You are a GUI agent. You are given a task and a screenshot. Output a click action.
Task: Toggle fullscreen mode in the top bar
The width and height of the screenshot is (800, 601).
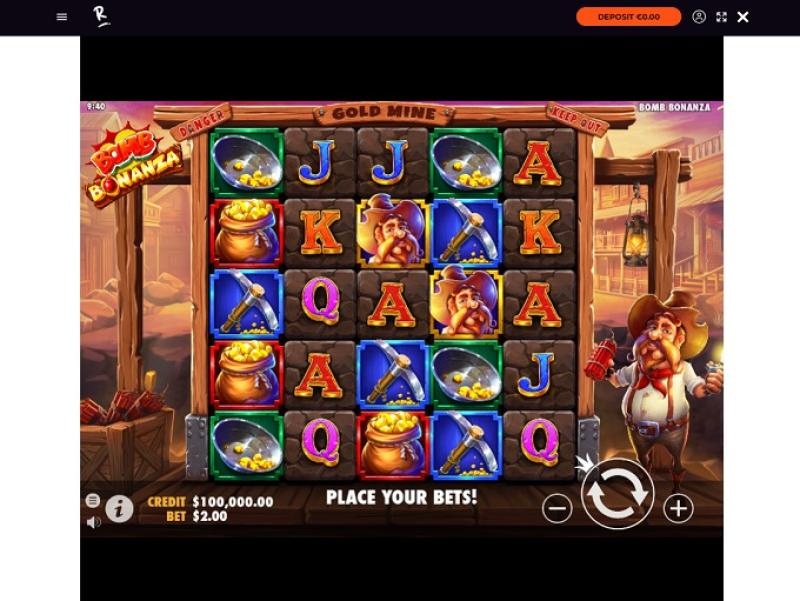click(x=721, y=17)
